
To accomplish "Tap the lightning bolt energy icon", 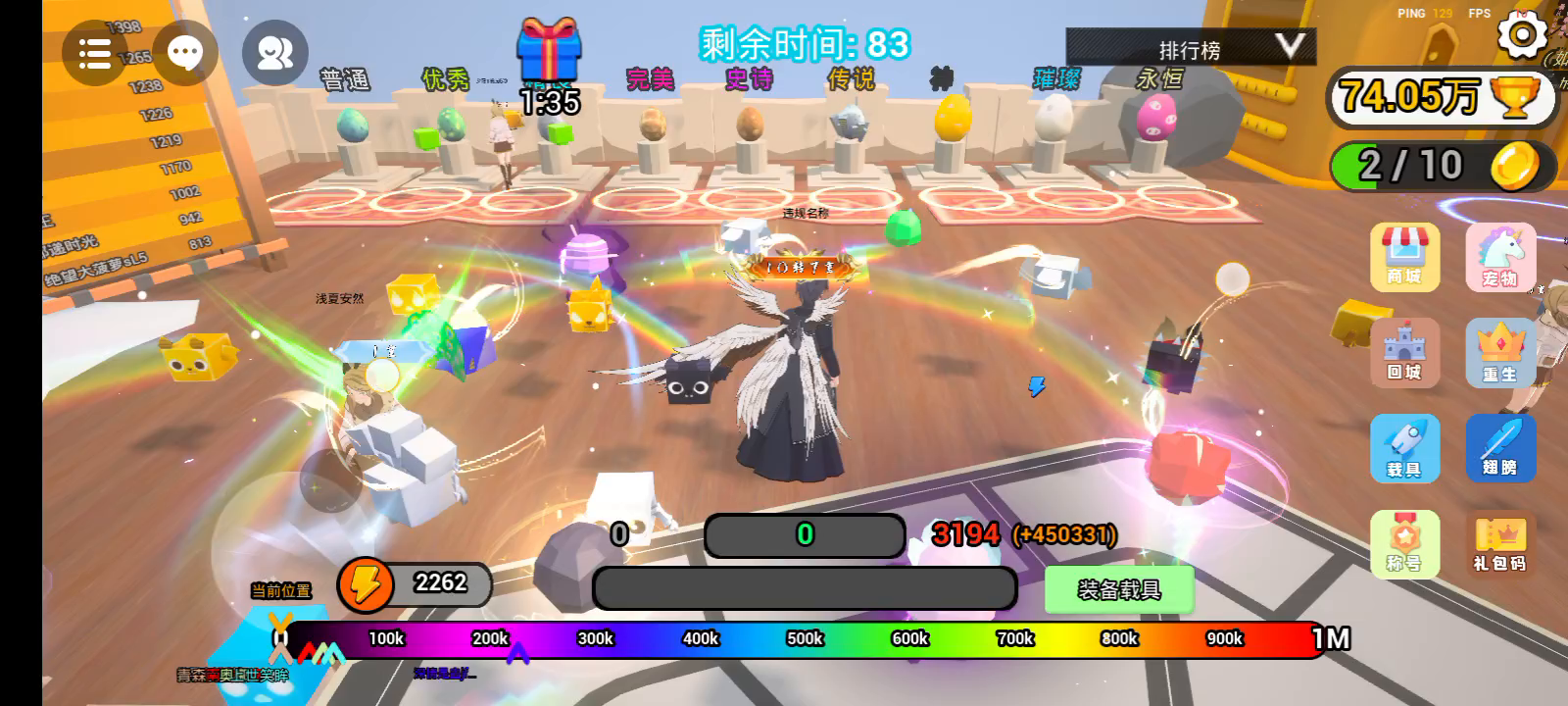I will [365, 585].
